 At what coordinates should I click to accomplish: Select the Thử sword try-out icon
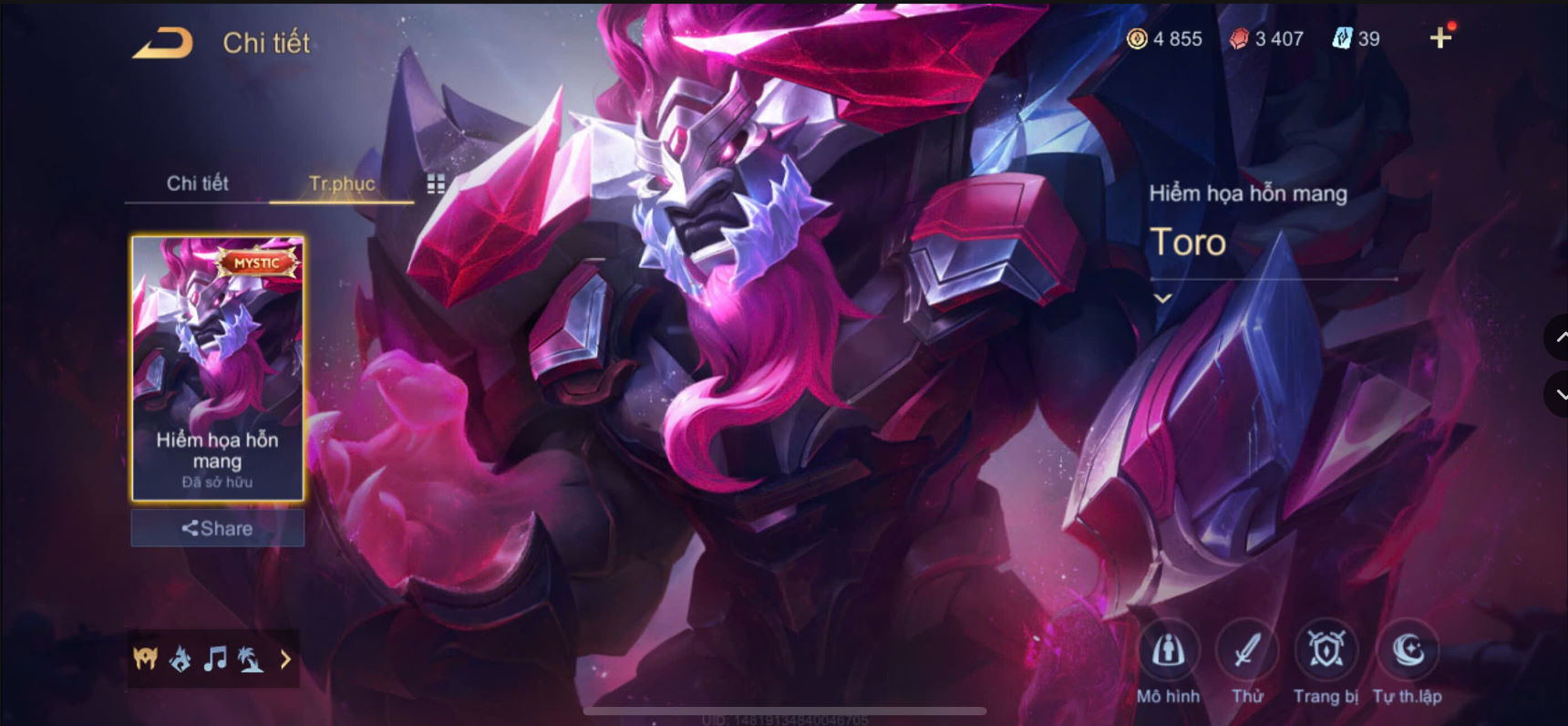[x=1248, y=649]
